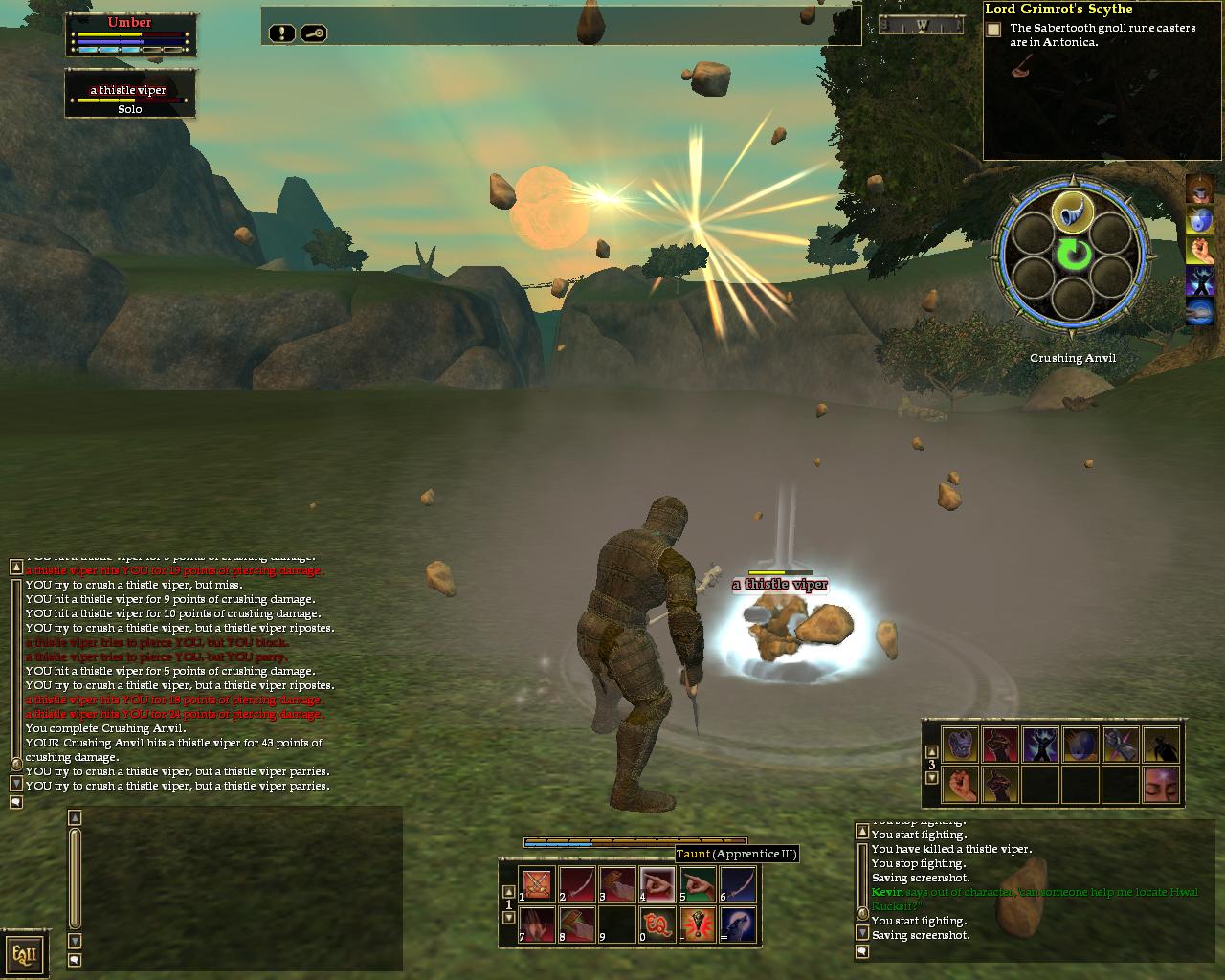The width and height of the screenshot is (1225, 980).
Task: Click the up arrow to change hotbar page 1
Action: point(507,891)
